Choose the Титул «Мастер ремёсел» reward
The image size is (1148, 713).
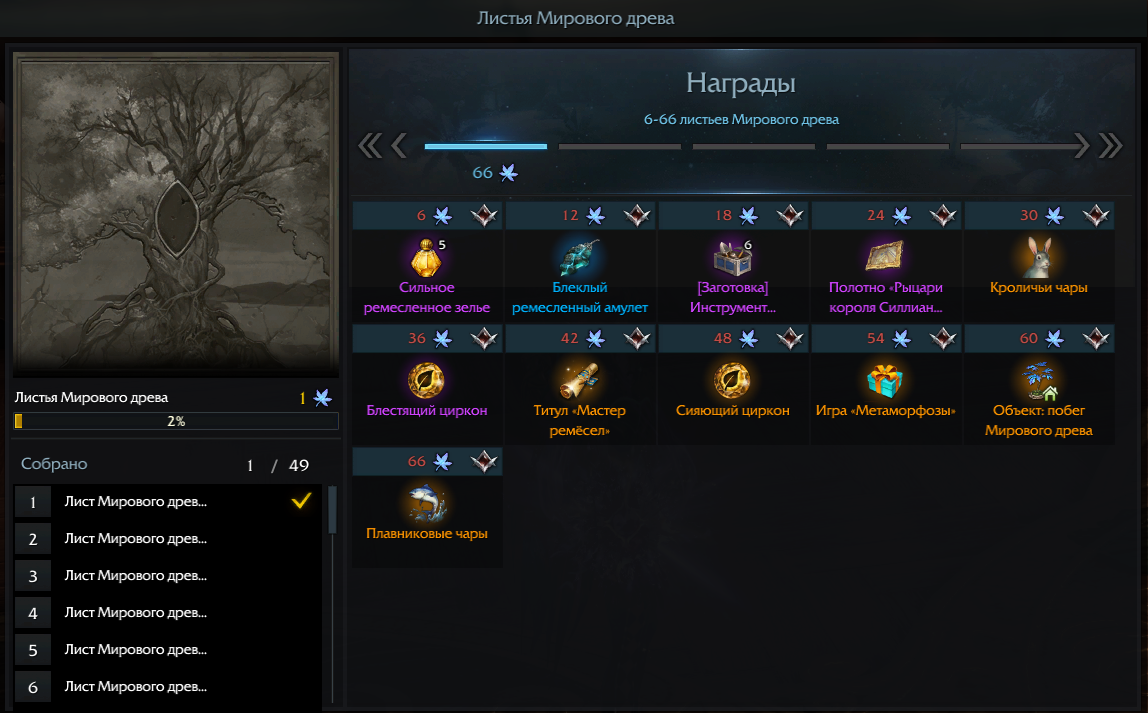click(580, 380)
